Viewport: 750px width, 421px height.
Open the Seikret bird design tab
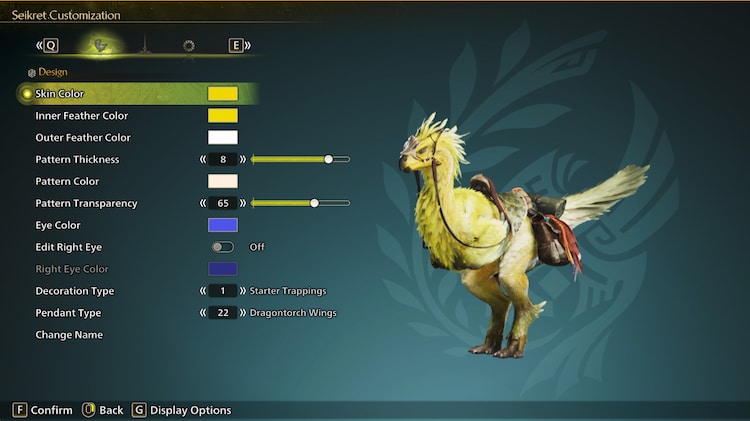point(99,45)
